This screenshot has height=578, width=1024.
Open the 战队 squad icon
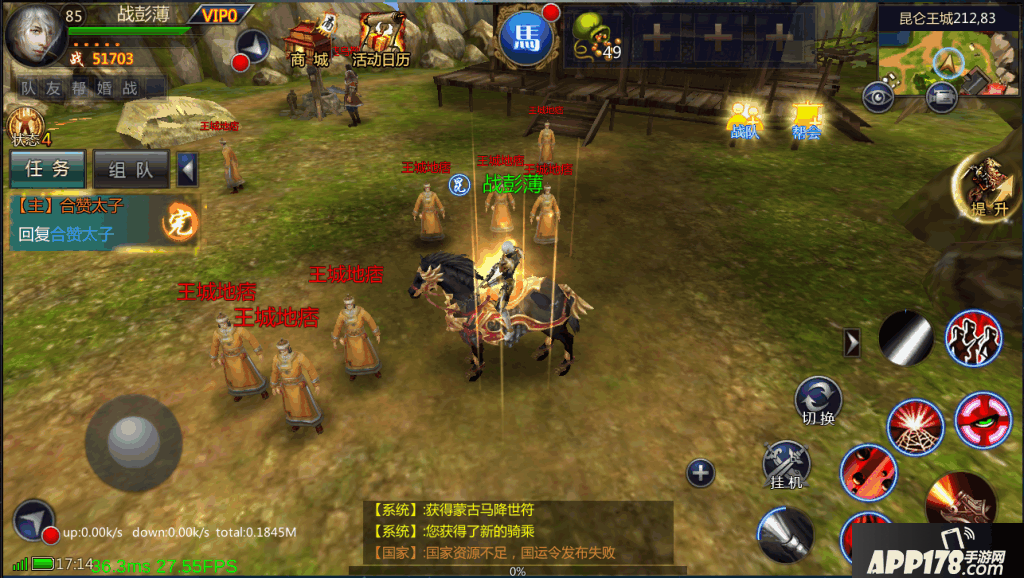[x=744, y=119]
